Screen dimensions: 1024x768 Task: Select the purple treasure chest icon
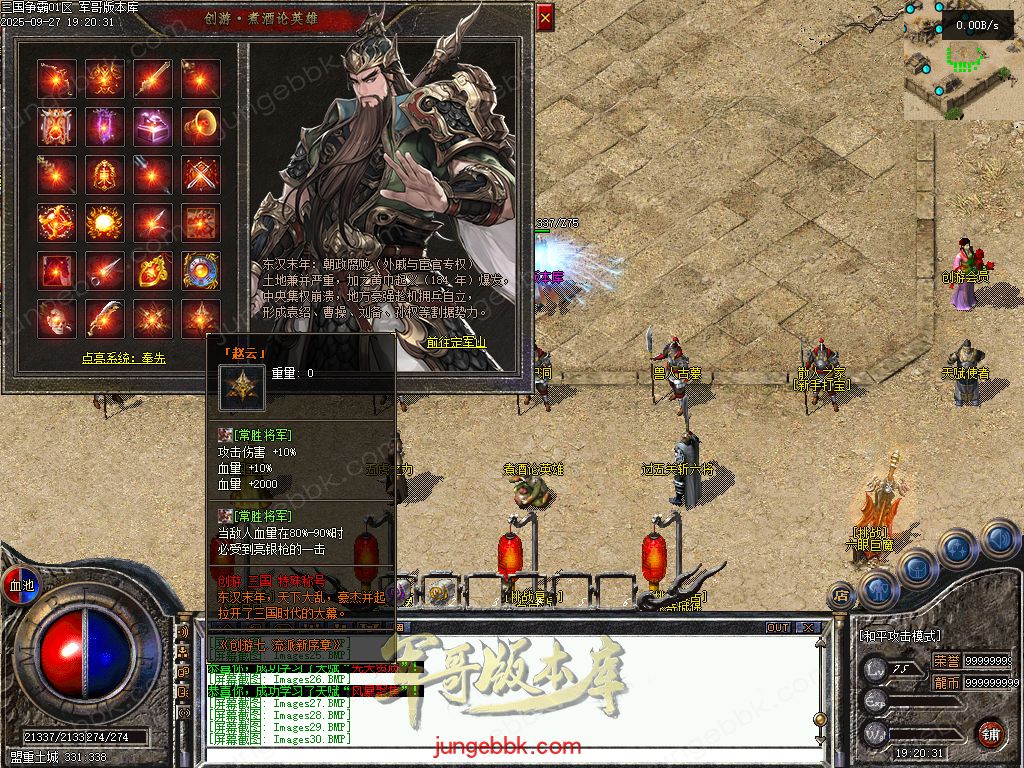tap(153, 126)
